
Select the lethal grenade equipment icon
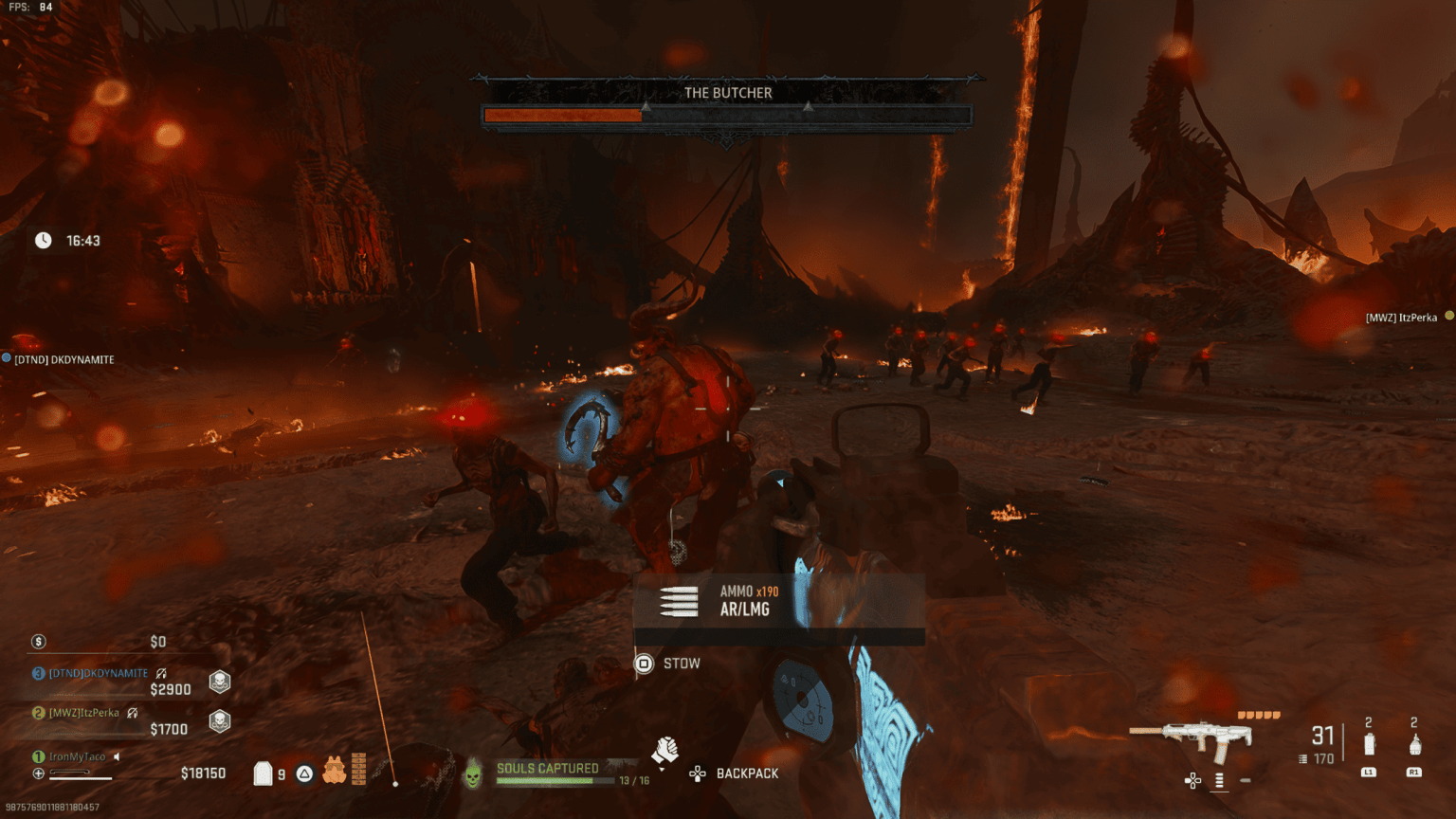coord(1414,744)
